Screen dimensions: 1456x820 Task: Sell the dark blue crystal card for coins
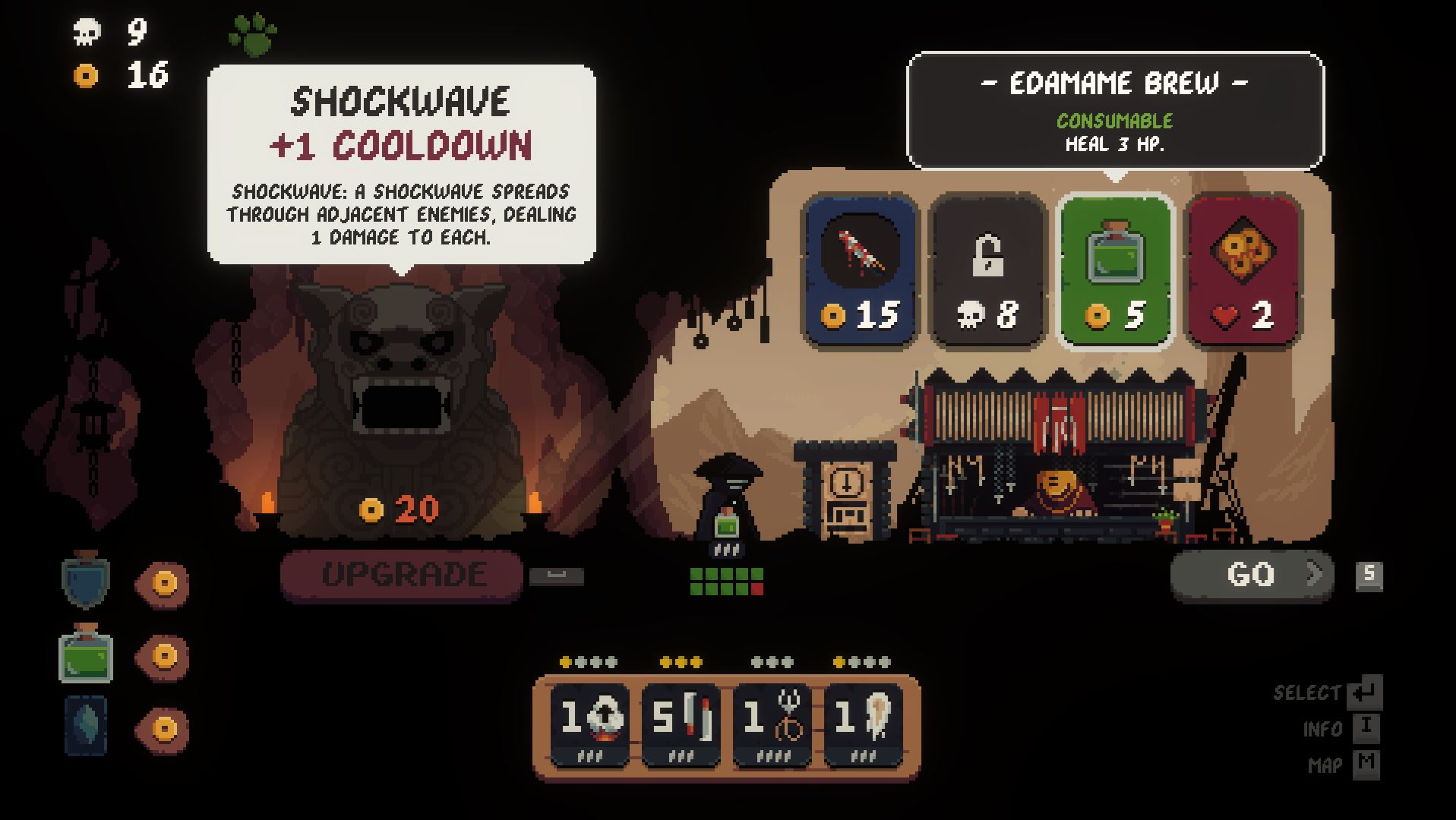pos(163,729)
